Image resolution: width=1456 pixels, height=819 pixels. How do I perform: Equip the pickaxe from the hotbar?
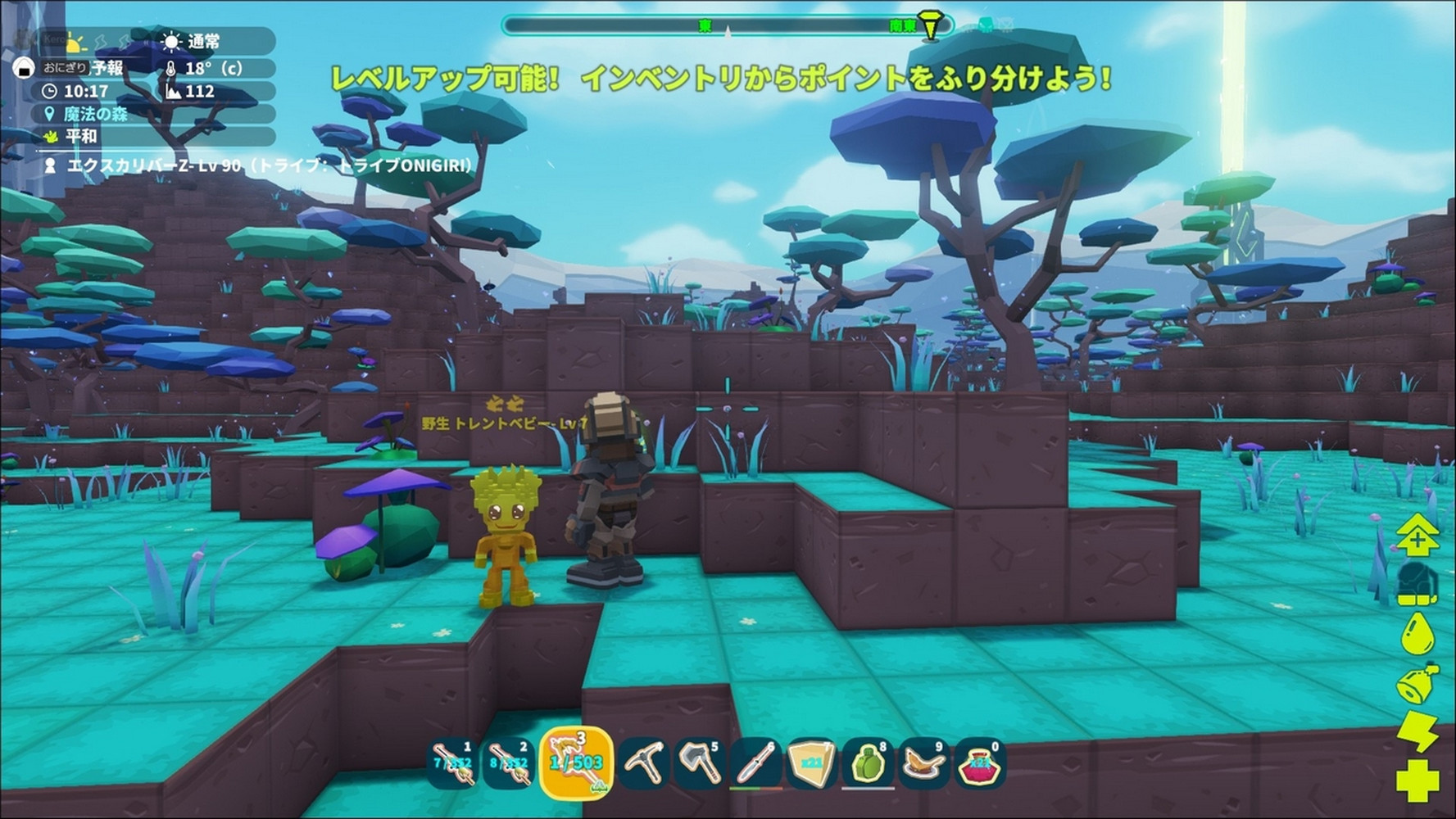pos(644,763)
